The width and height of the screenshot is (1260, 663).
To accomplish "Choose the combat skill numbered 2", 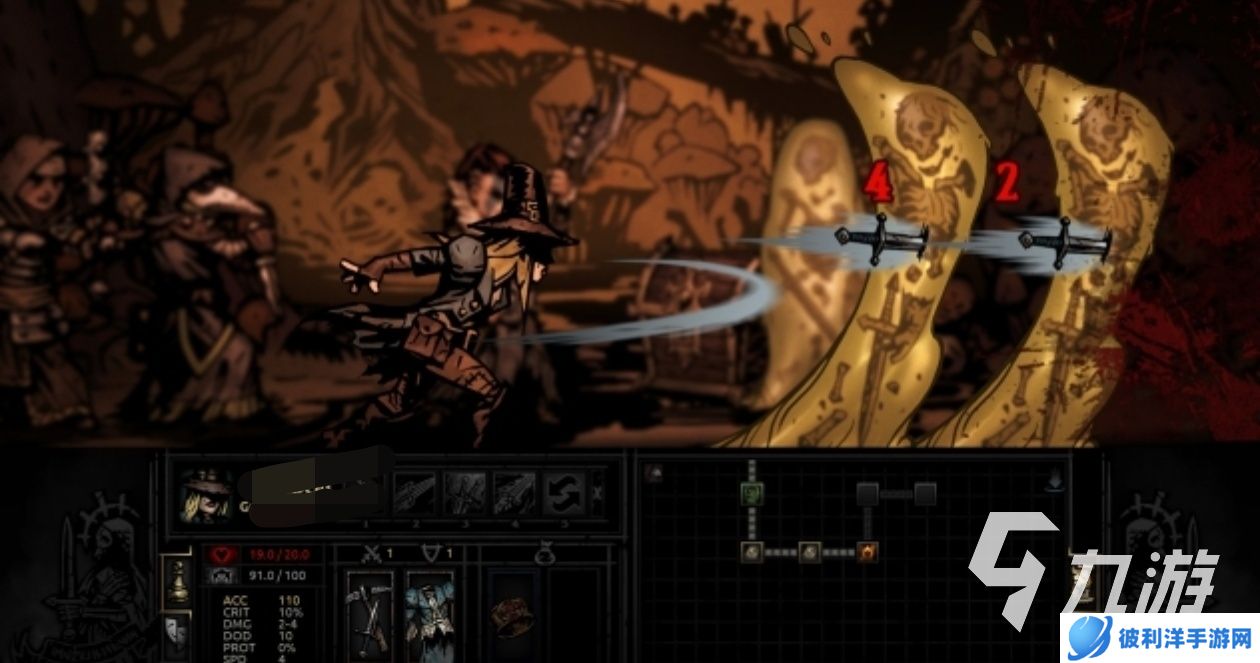I will [x=415, y=494].
